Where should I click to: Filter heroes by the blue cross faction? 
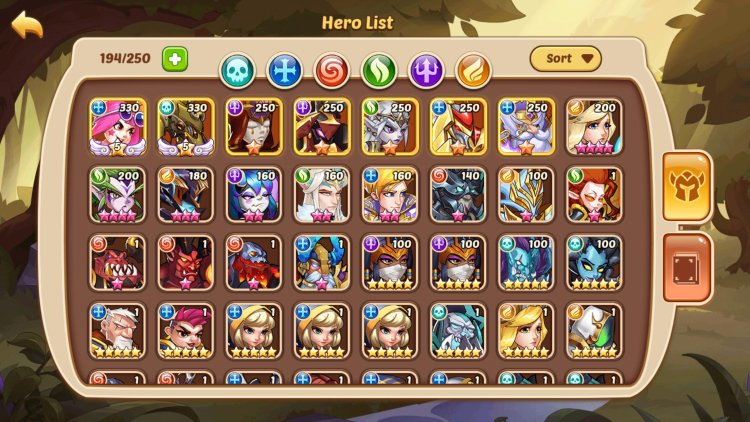285,70
